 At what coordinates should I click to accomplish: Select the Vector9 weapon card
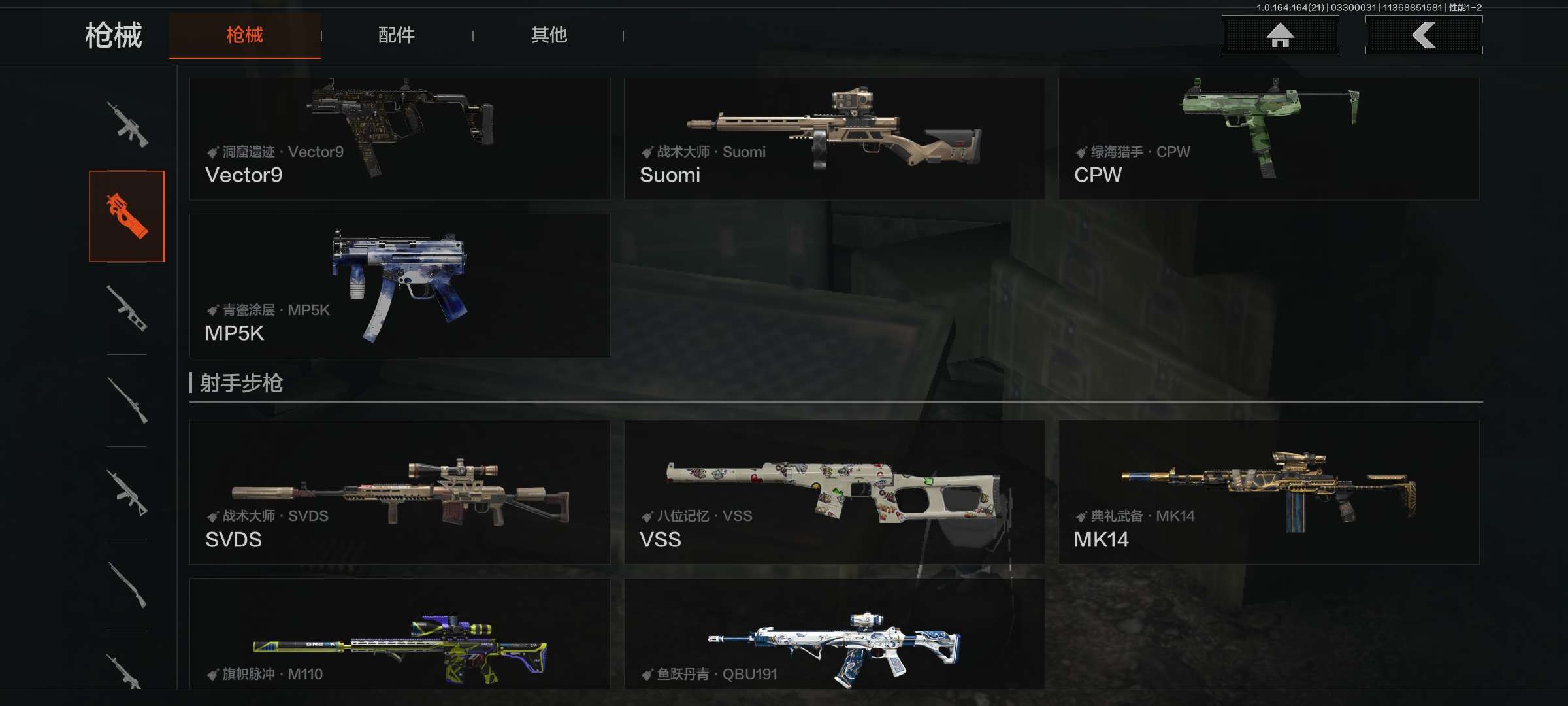(399, 139)
